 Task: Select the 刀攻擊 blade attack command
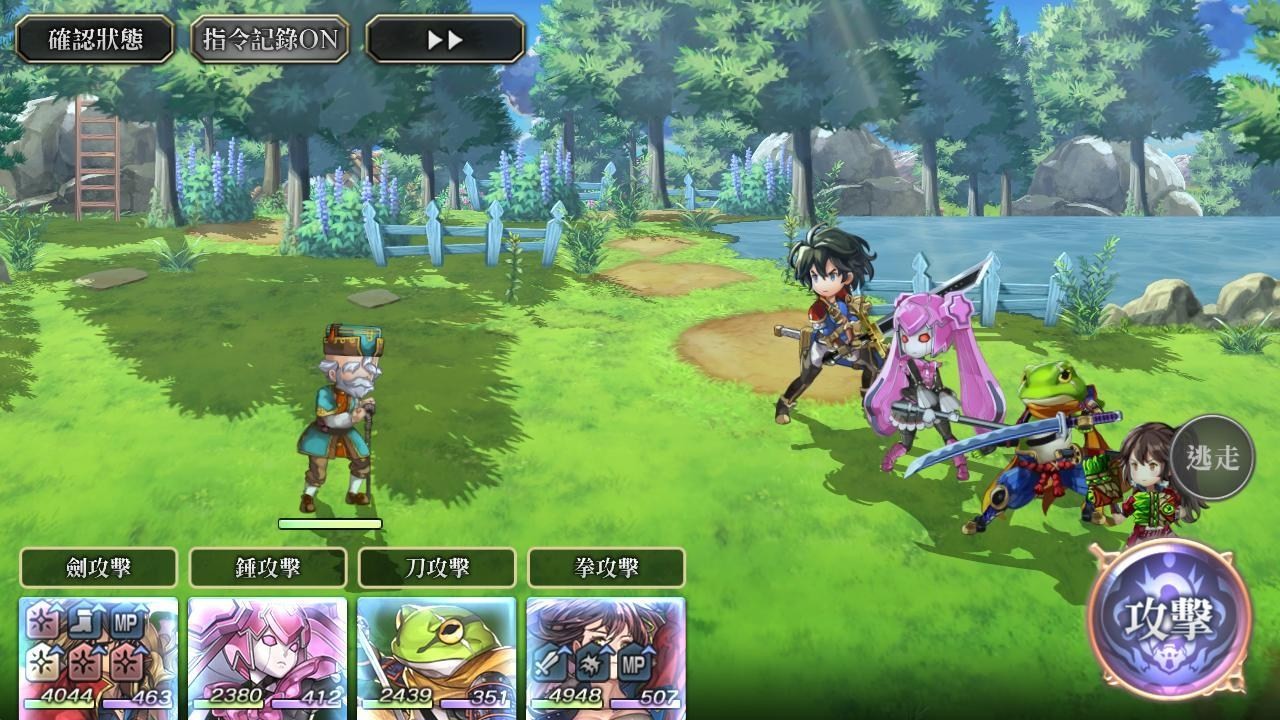437,568
